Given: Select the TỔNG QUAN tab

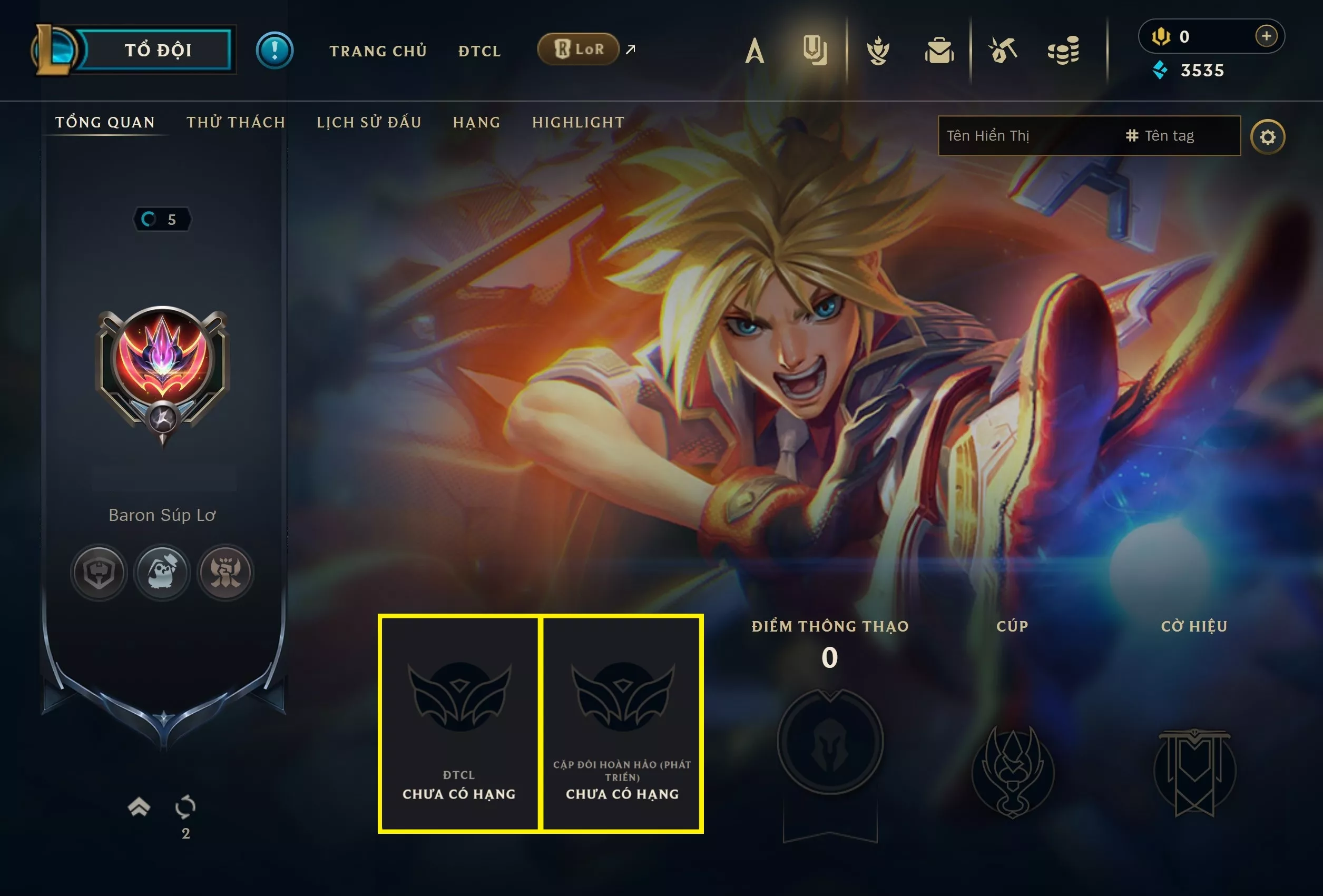Looking at the screenshot, I should click(105, 122).
